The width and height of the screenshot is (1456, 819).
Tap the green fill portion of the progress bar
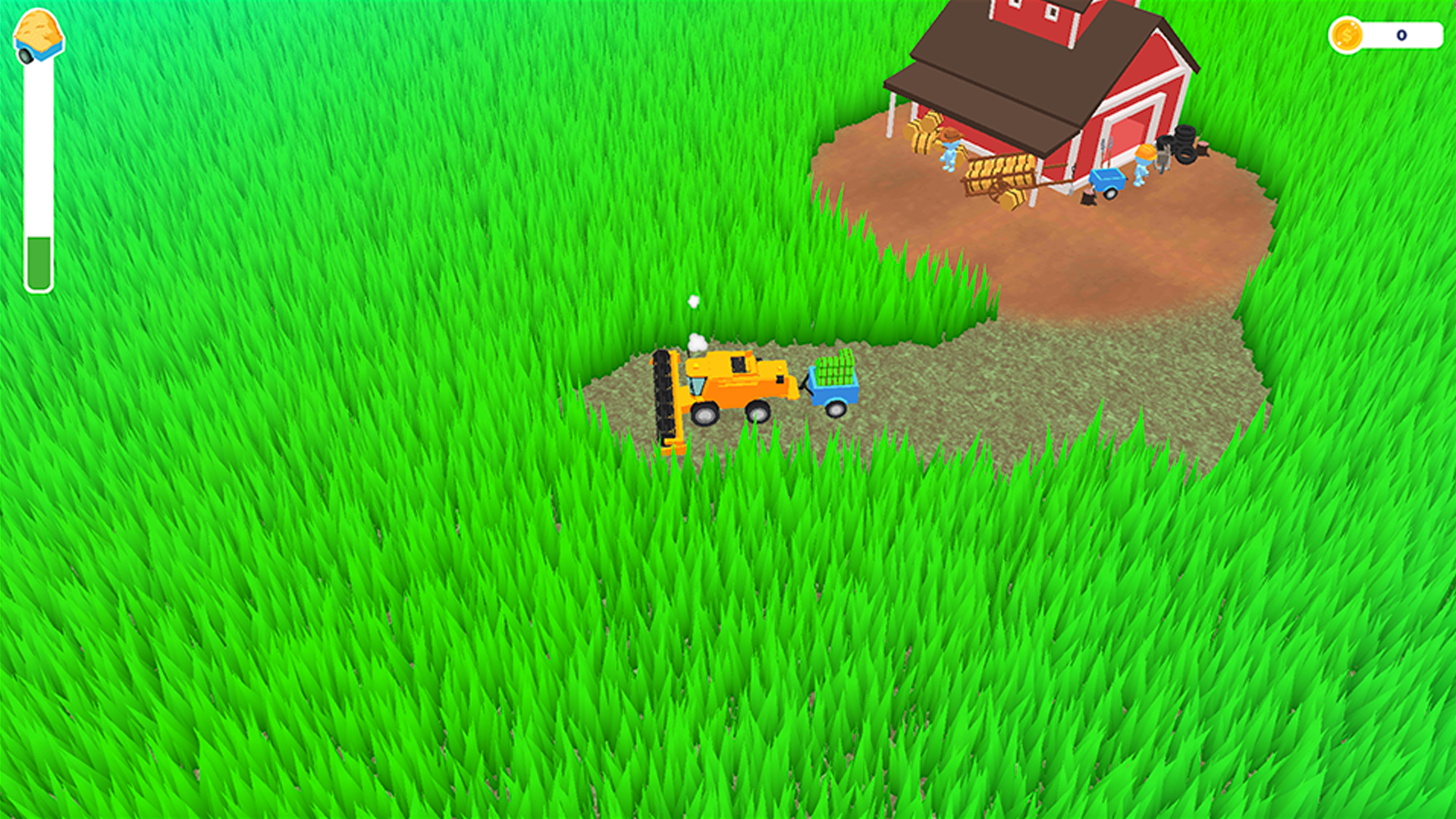click(39, 262)
